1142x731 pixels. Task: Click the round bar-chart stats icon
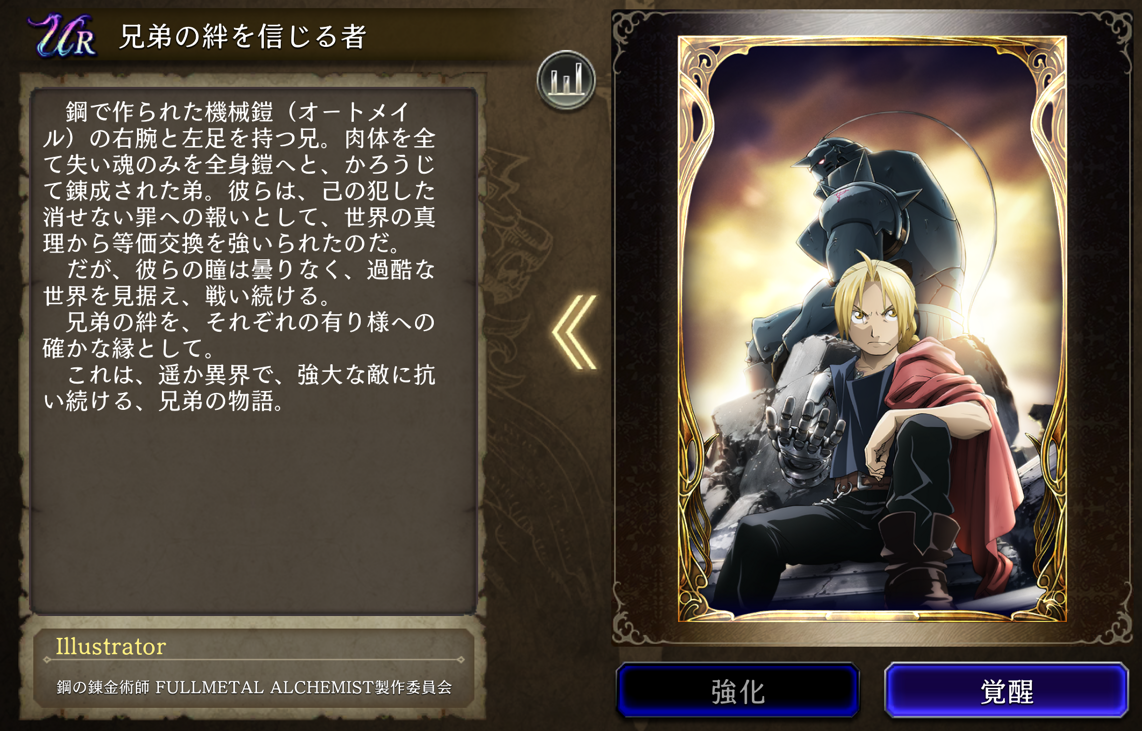[567, 80]
